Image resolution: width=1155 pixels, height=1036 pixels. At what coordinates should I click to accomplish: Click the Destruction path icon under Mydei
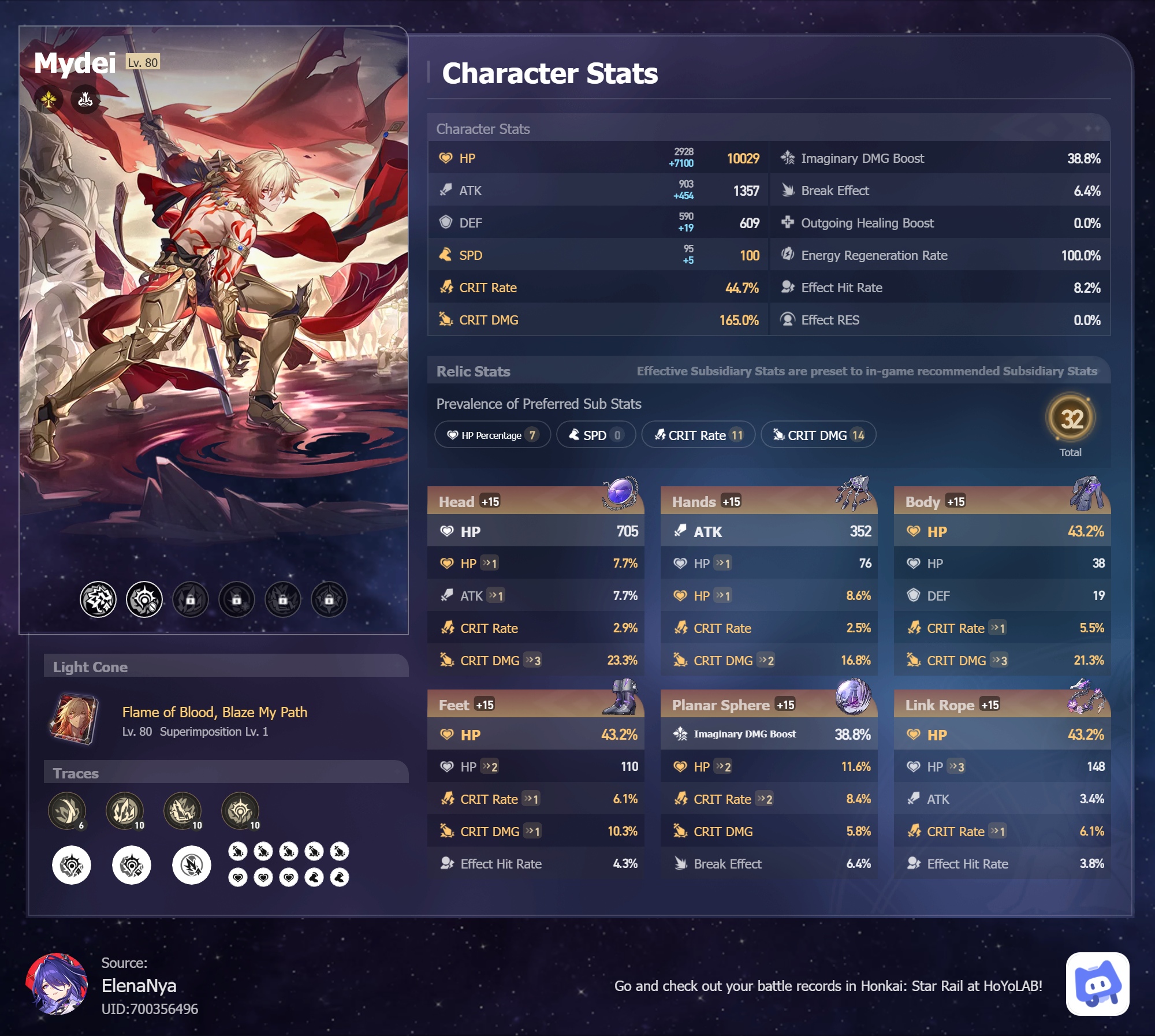coord(85,100)
